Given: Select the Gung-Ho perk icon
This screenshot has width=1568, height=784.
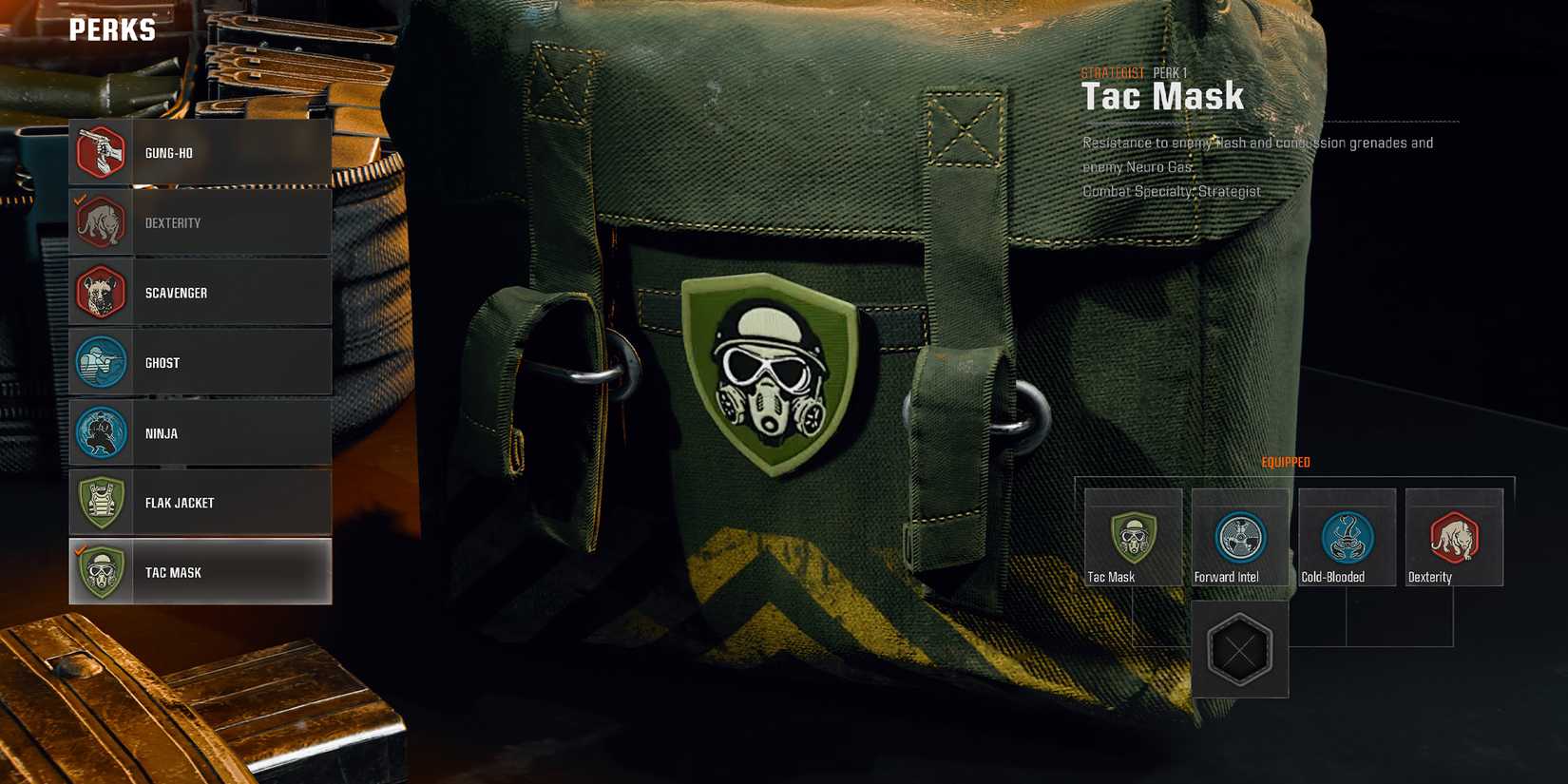Looking at the screenshot, I should (x=101, y=152).
